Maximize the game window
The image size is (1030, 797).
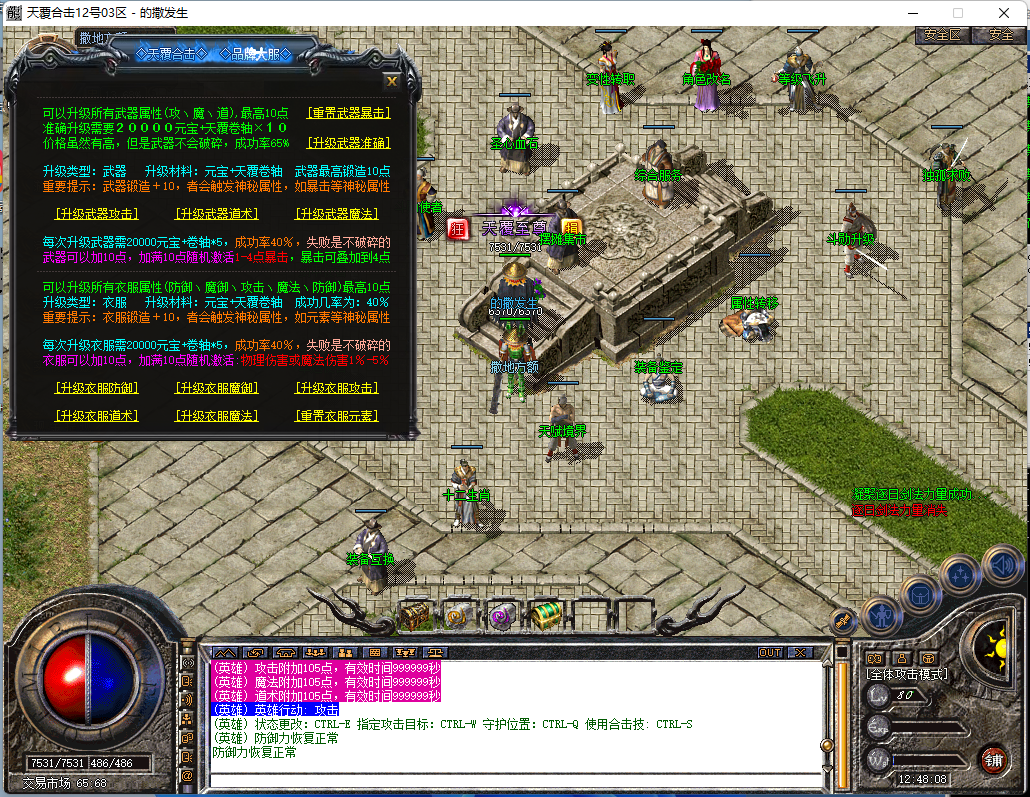[957, 12]
